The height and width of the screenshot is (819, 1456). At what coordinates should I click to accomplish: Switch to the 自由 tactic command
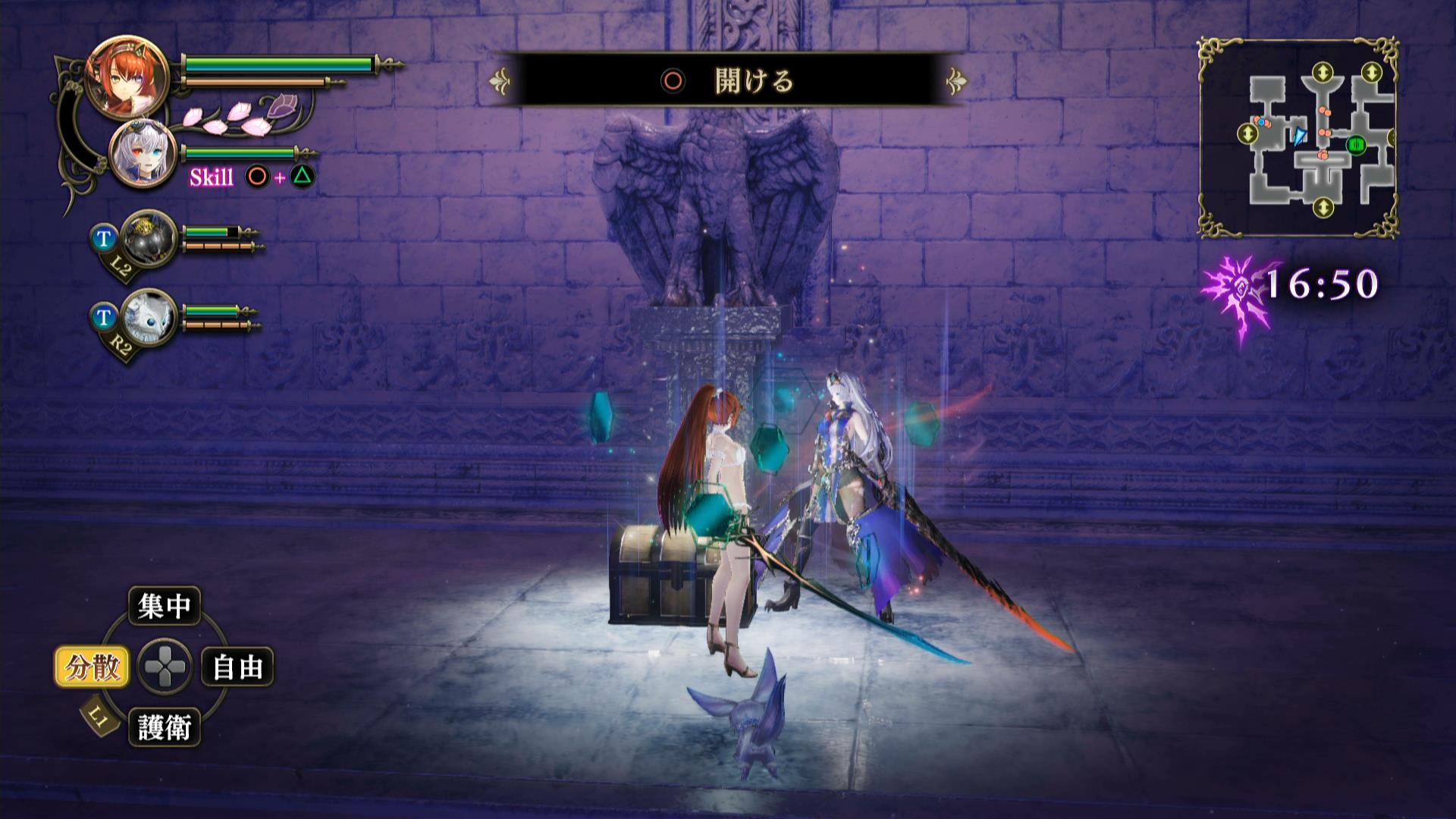tap(237, 667)
